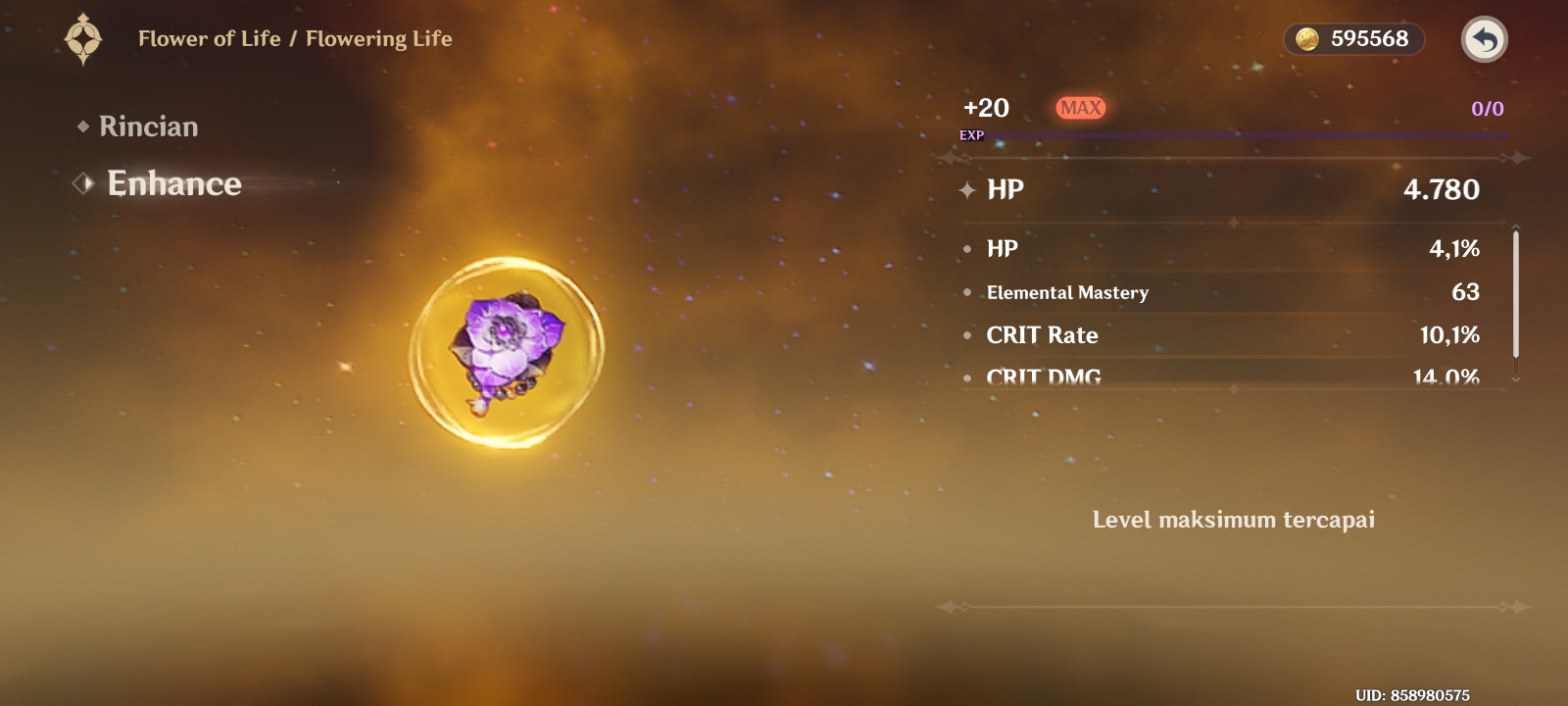Select the Enhance tab
Image resolution: width=1568 pixels, height=706 pixels.
[174, 183]
